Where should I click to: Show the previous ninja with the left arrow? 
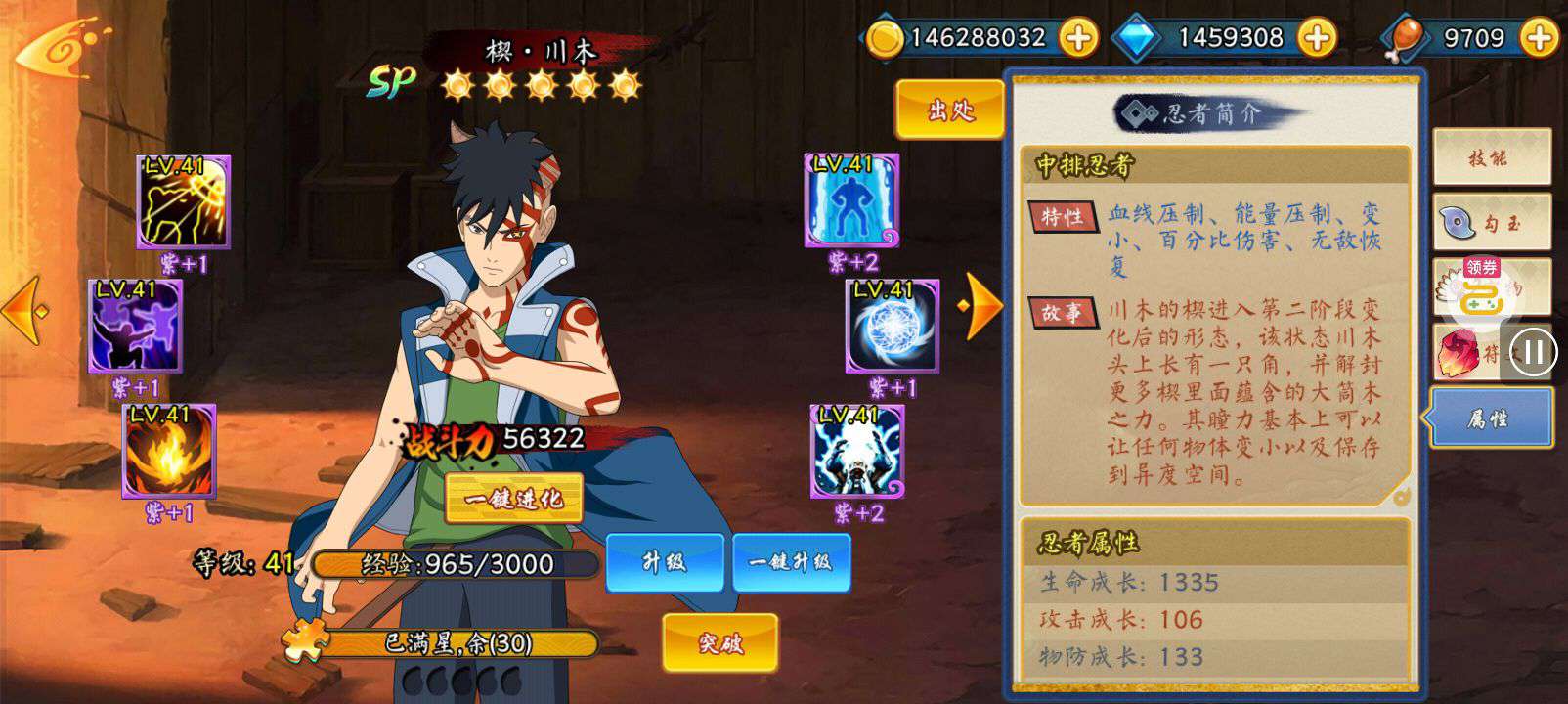tap(25, 311)
